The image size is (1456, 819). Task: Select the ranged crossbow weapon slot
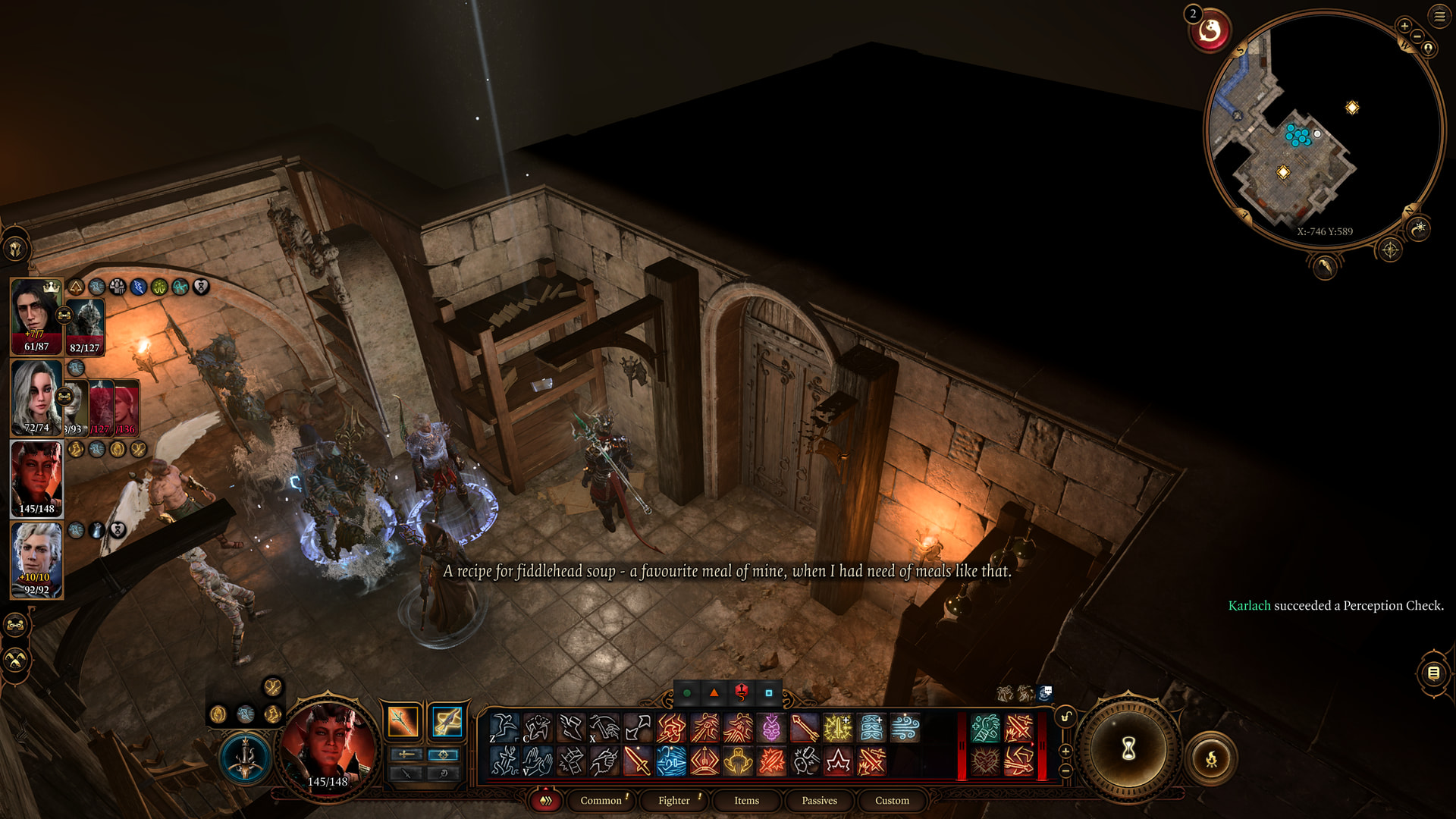[447, 721]
